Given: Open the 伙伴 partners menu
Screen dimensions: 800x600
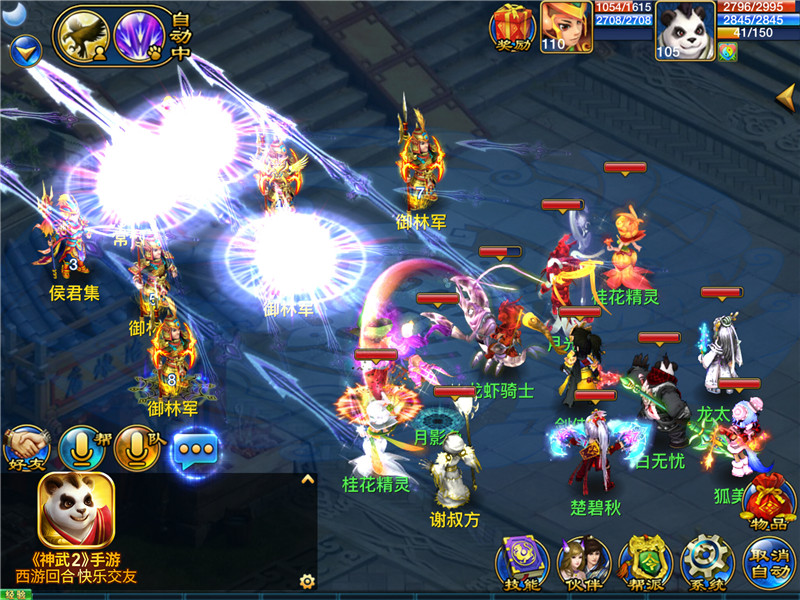Looking at the screenshot, I should coord(583,565).
